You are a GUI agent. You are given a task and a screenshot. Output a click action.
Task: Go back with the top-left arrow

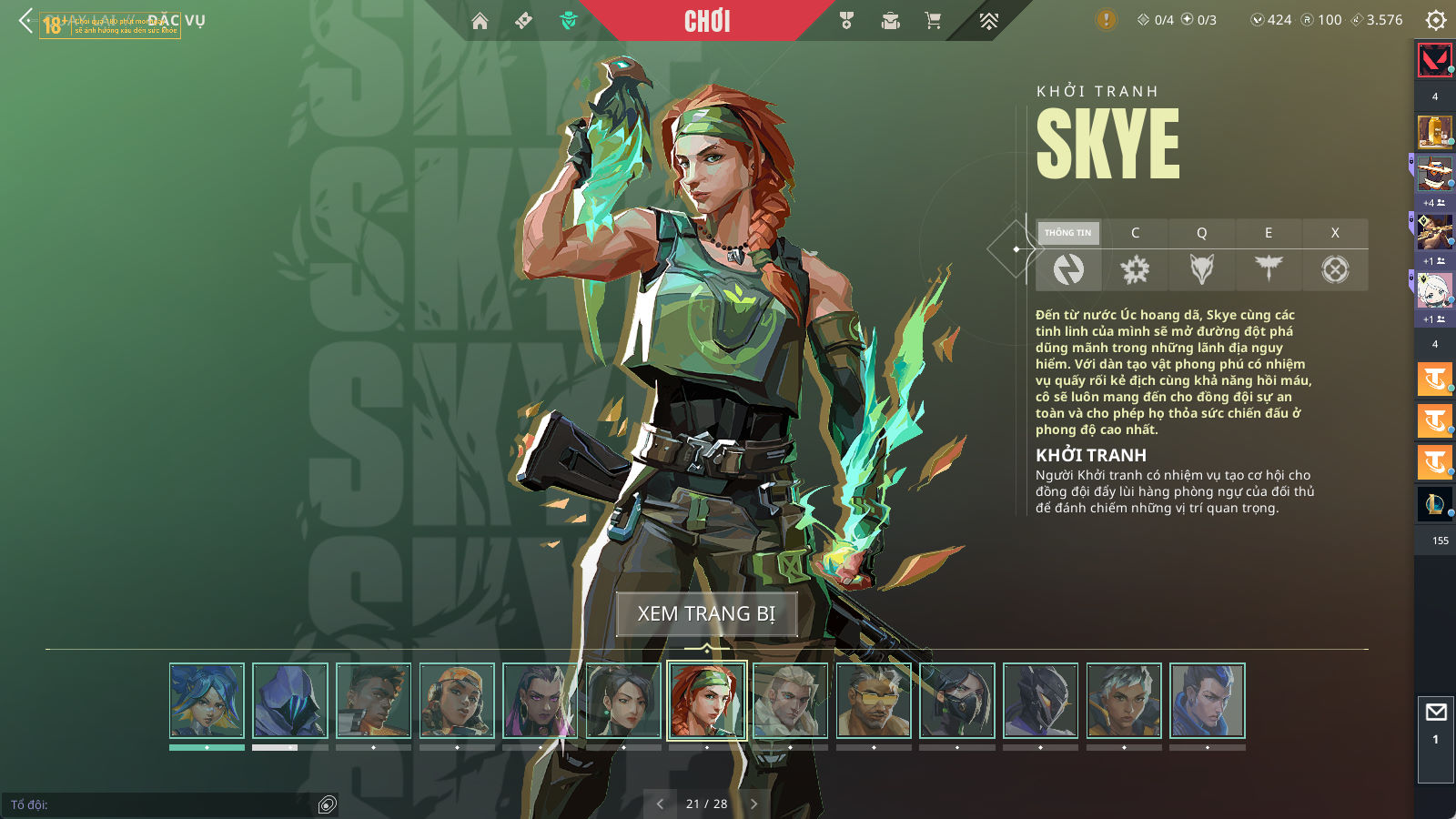25,20
